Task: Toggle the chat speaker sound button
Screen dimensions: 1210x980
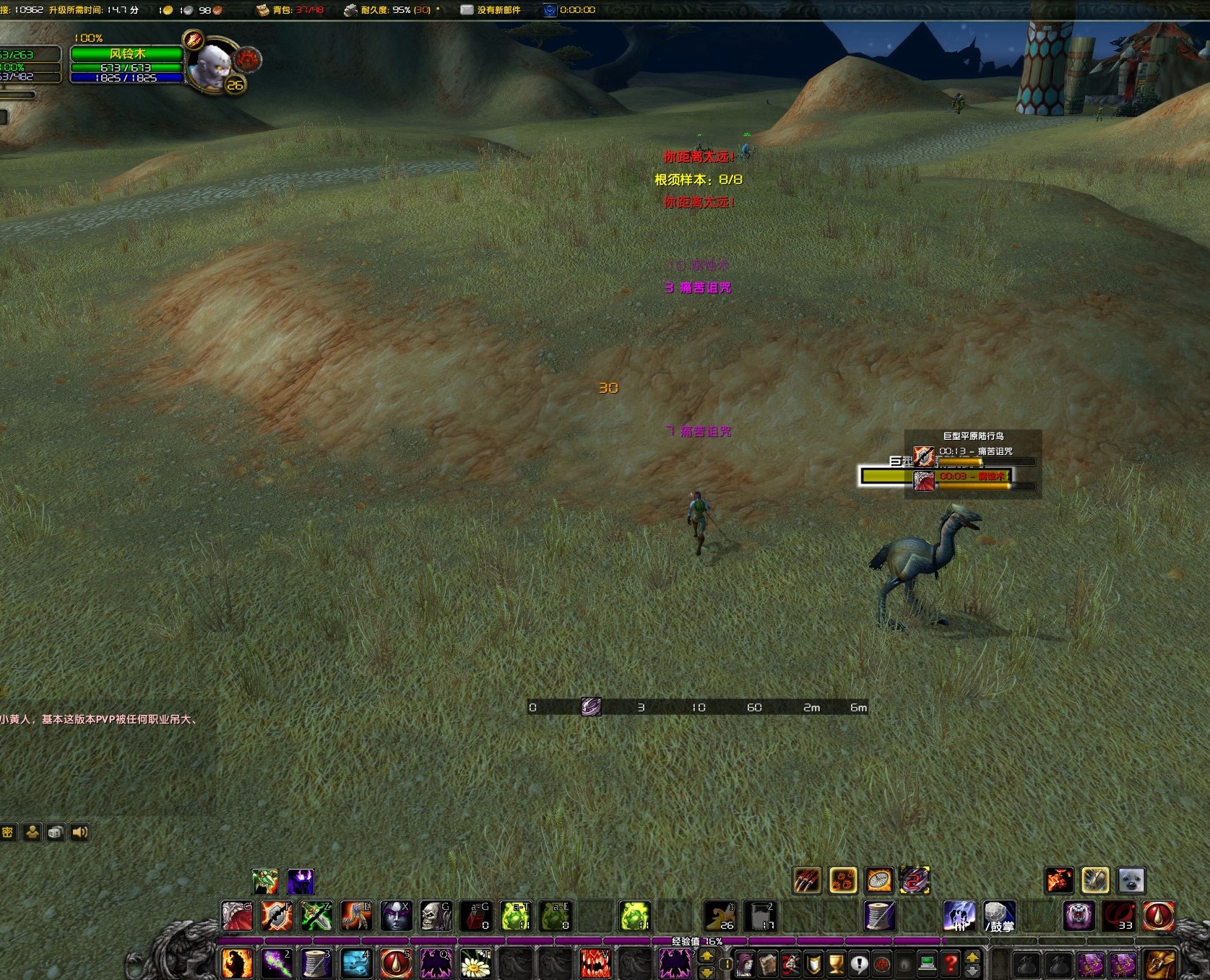Action: click(79, 832)
